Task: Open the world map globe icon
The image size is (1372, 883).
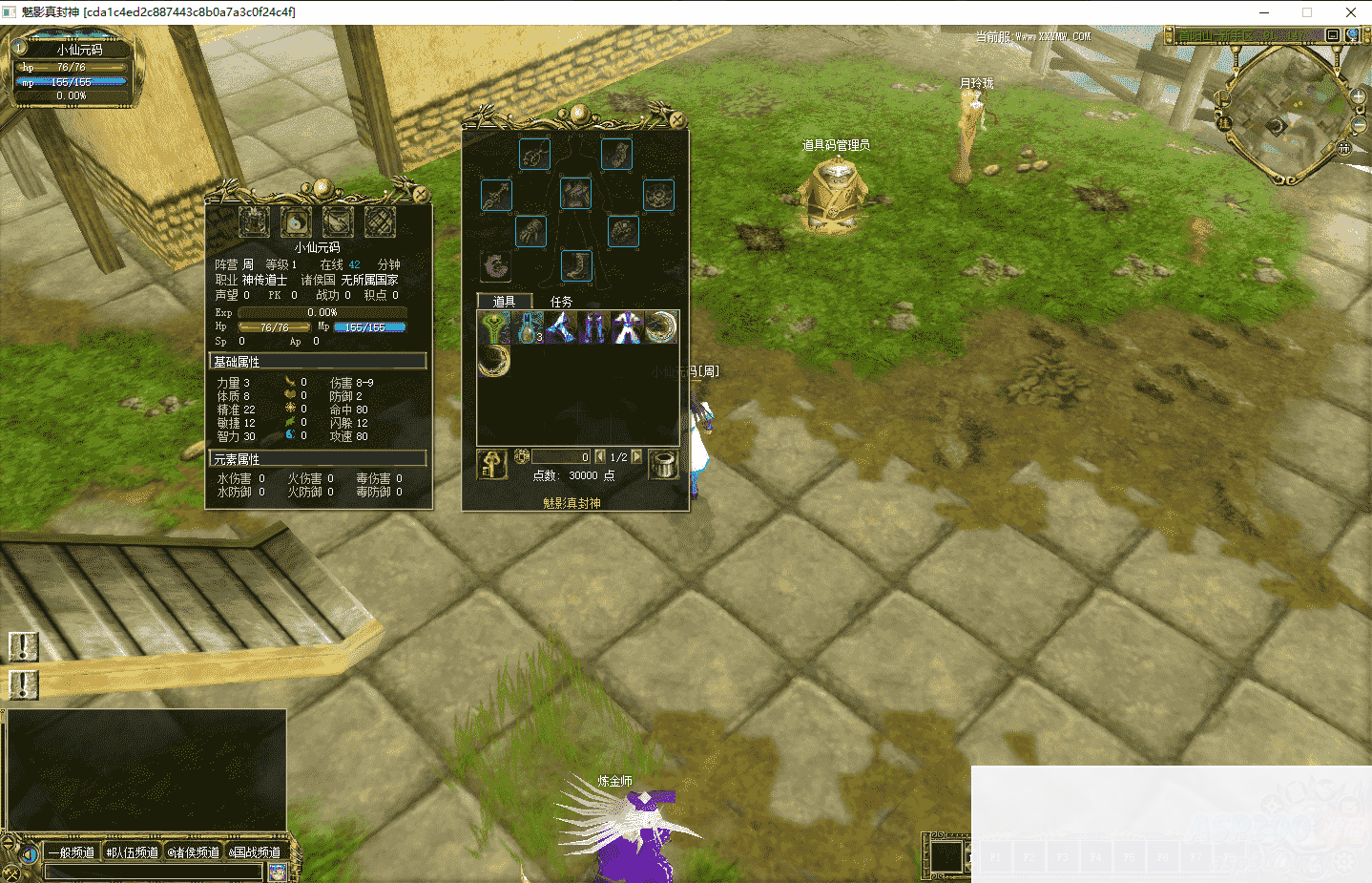Action: (1352, 35)
